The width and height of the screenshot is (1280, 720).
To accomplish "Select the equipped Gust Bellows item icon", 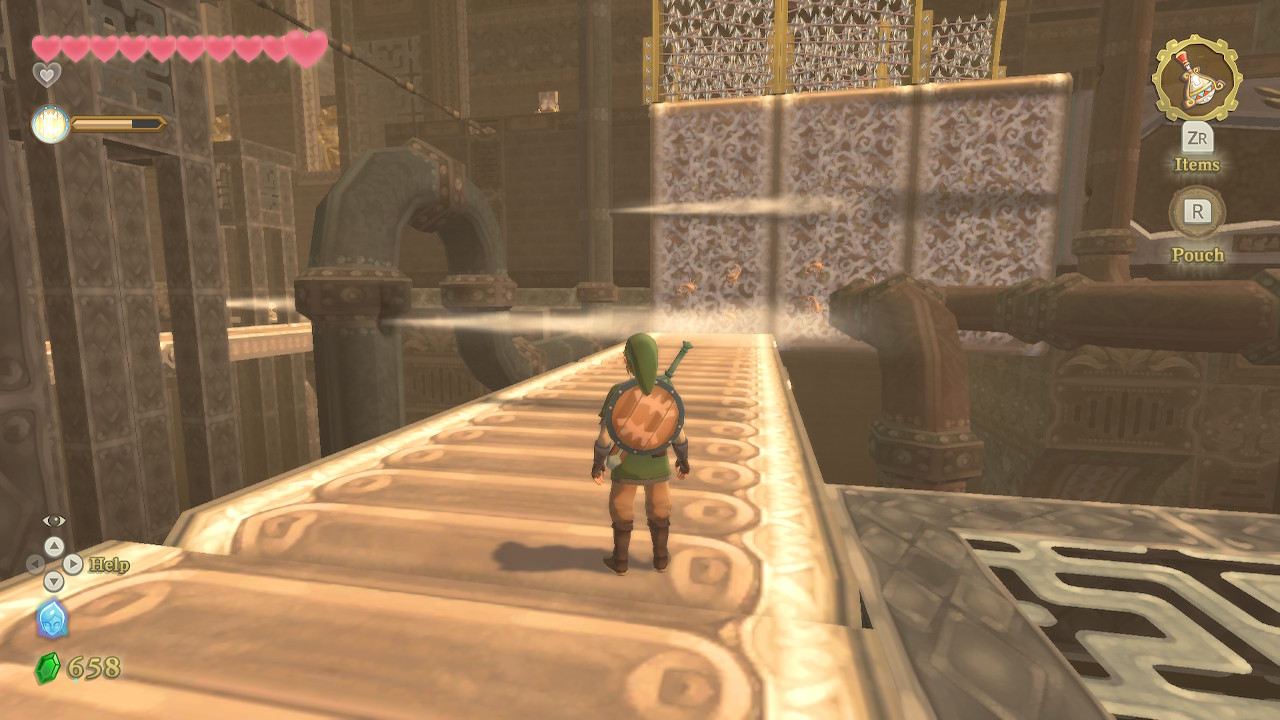I will click(1196, 78).
